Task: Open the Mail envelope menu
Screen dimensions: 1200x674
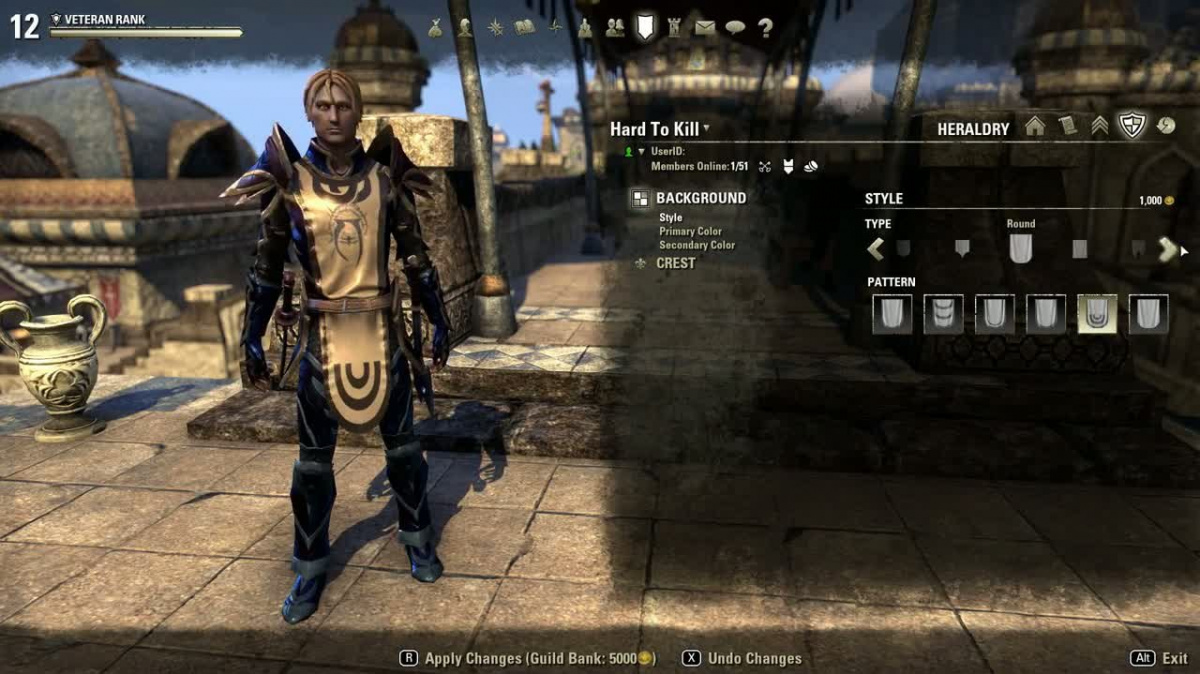Action: click(x=705, y=28)
